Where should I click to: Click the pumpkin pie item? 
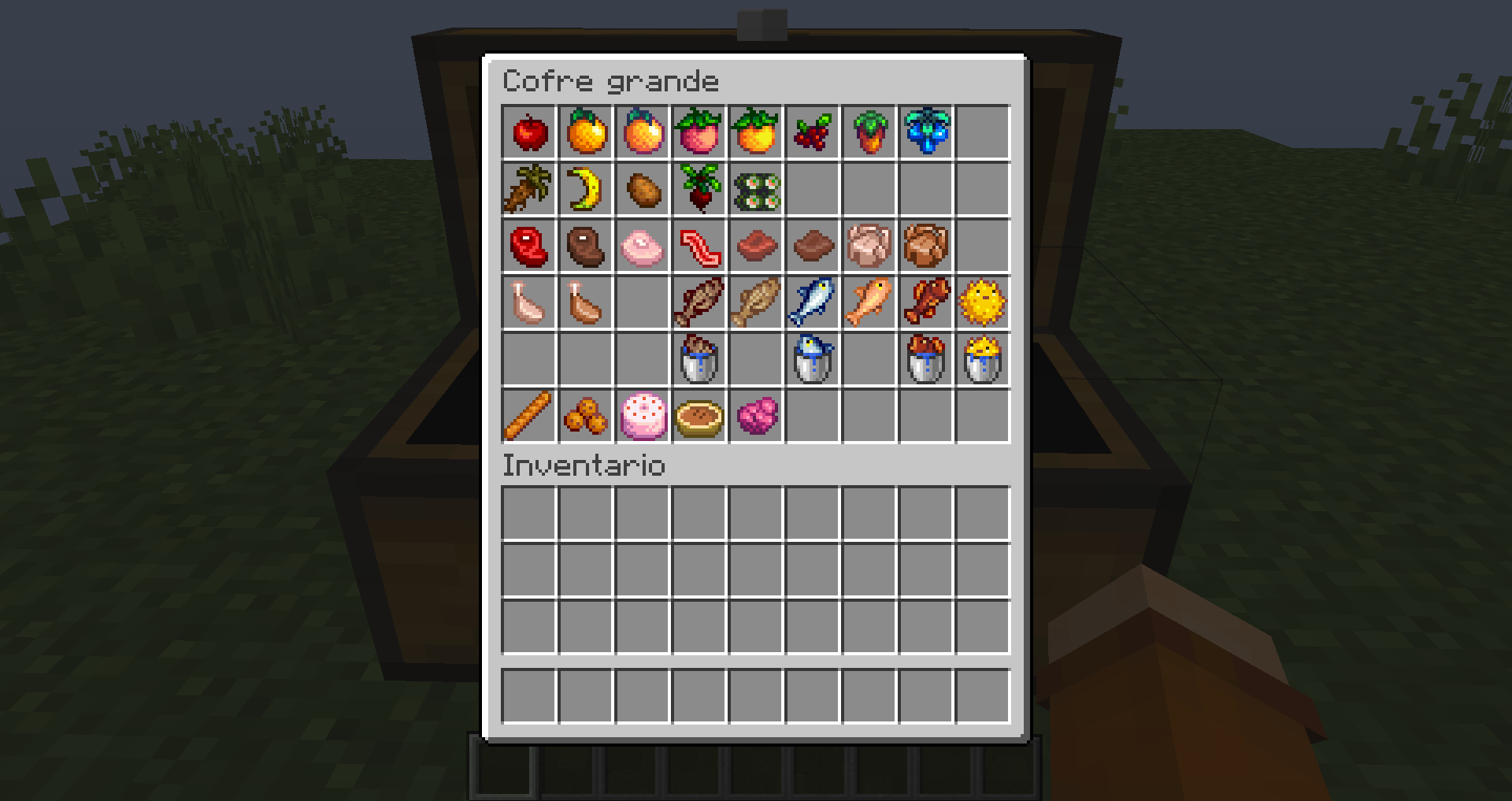(699, 415)
